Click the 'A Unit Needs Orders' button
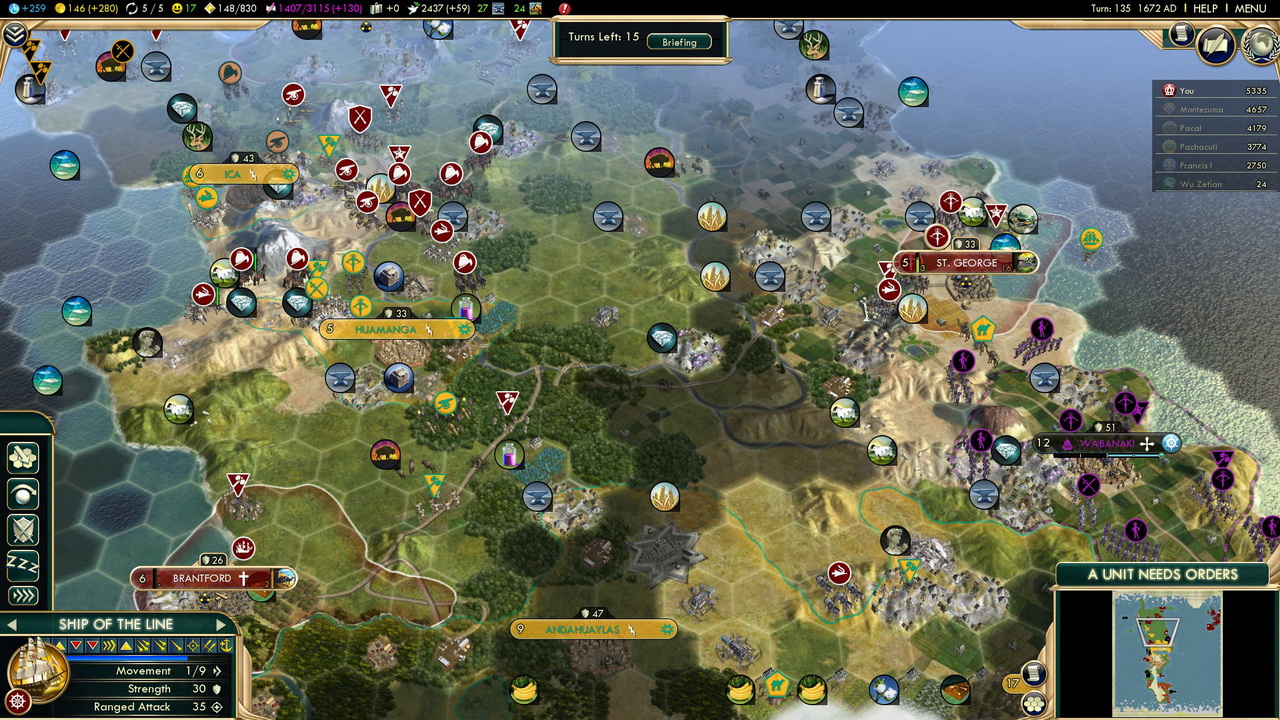 tap(1162, 574)
